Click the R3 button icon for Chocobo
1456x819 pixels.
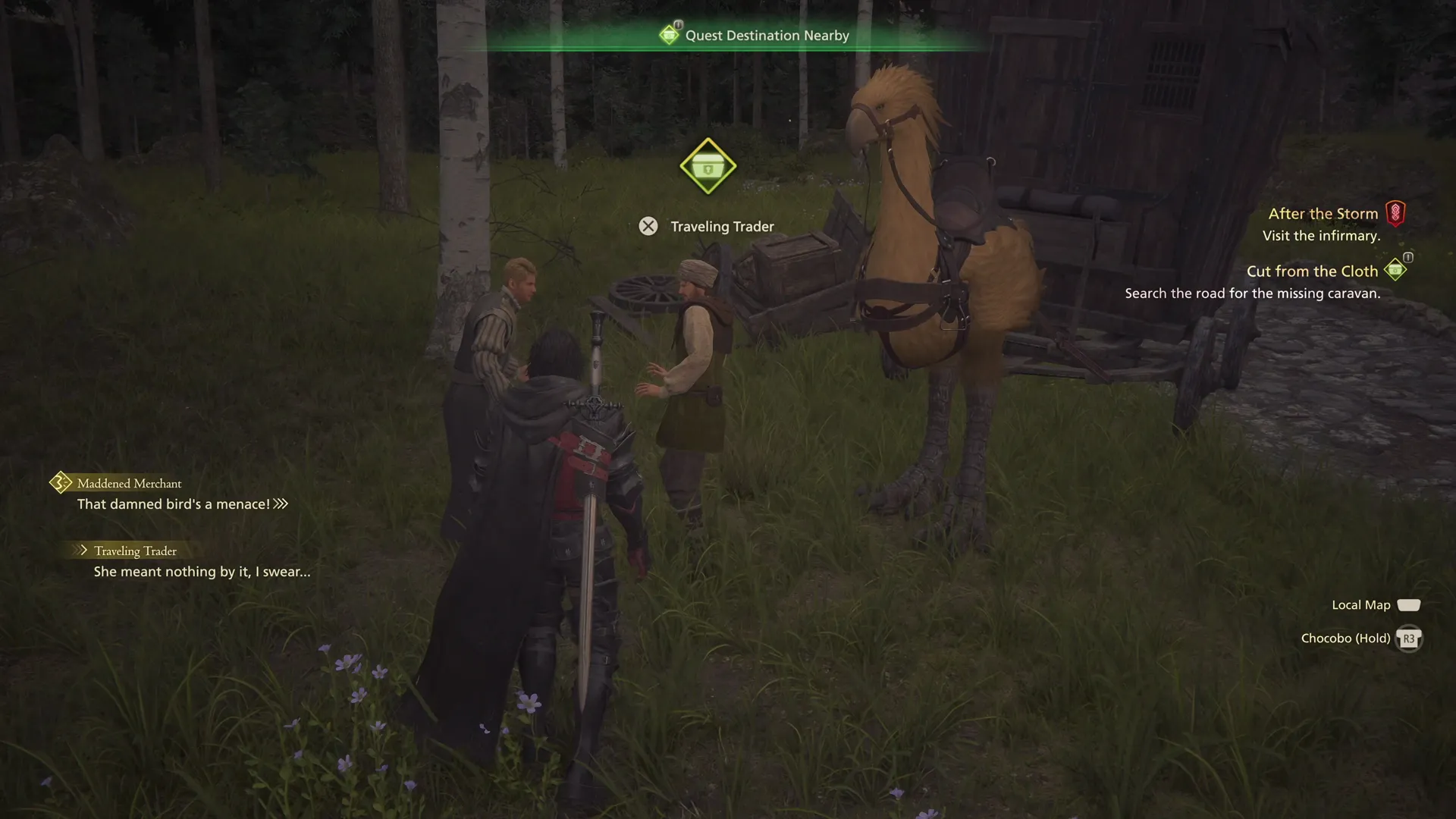tap(1408, 639)
